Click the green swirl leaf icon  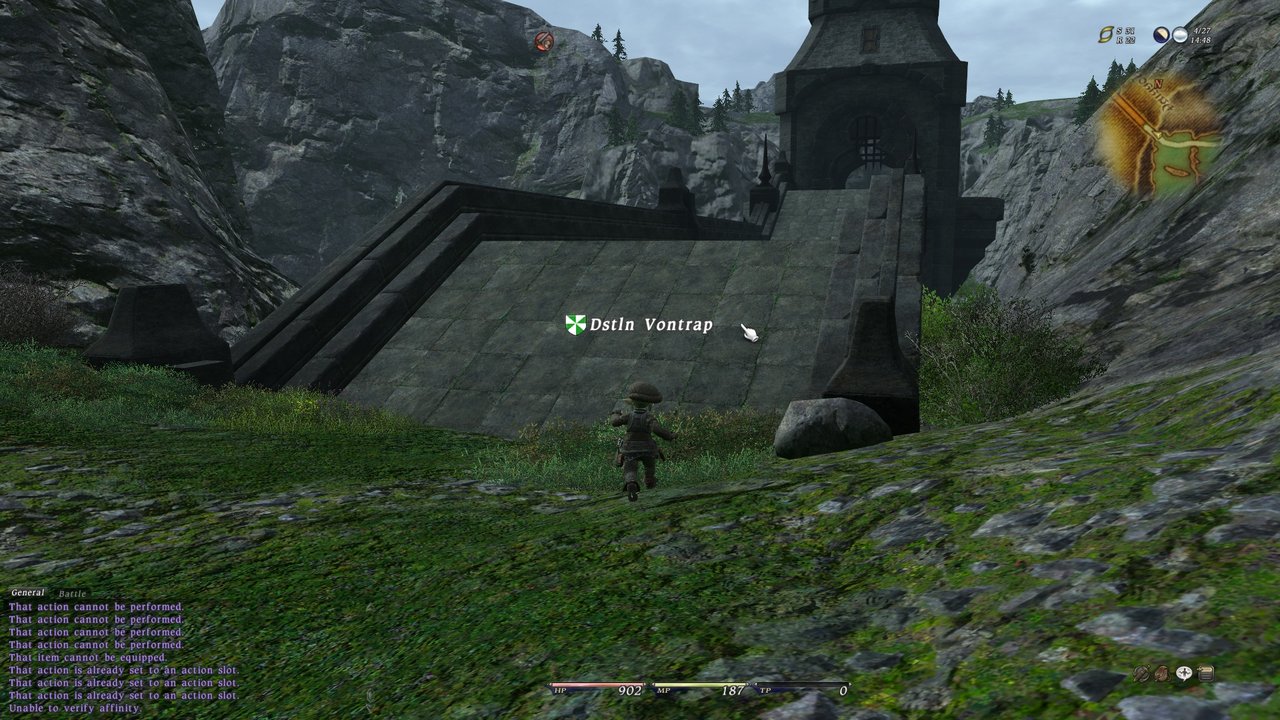1105,35
